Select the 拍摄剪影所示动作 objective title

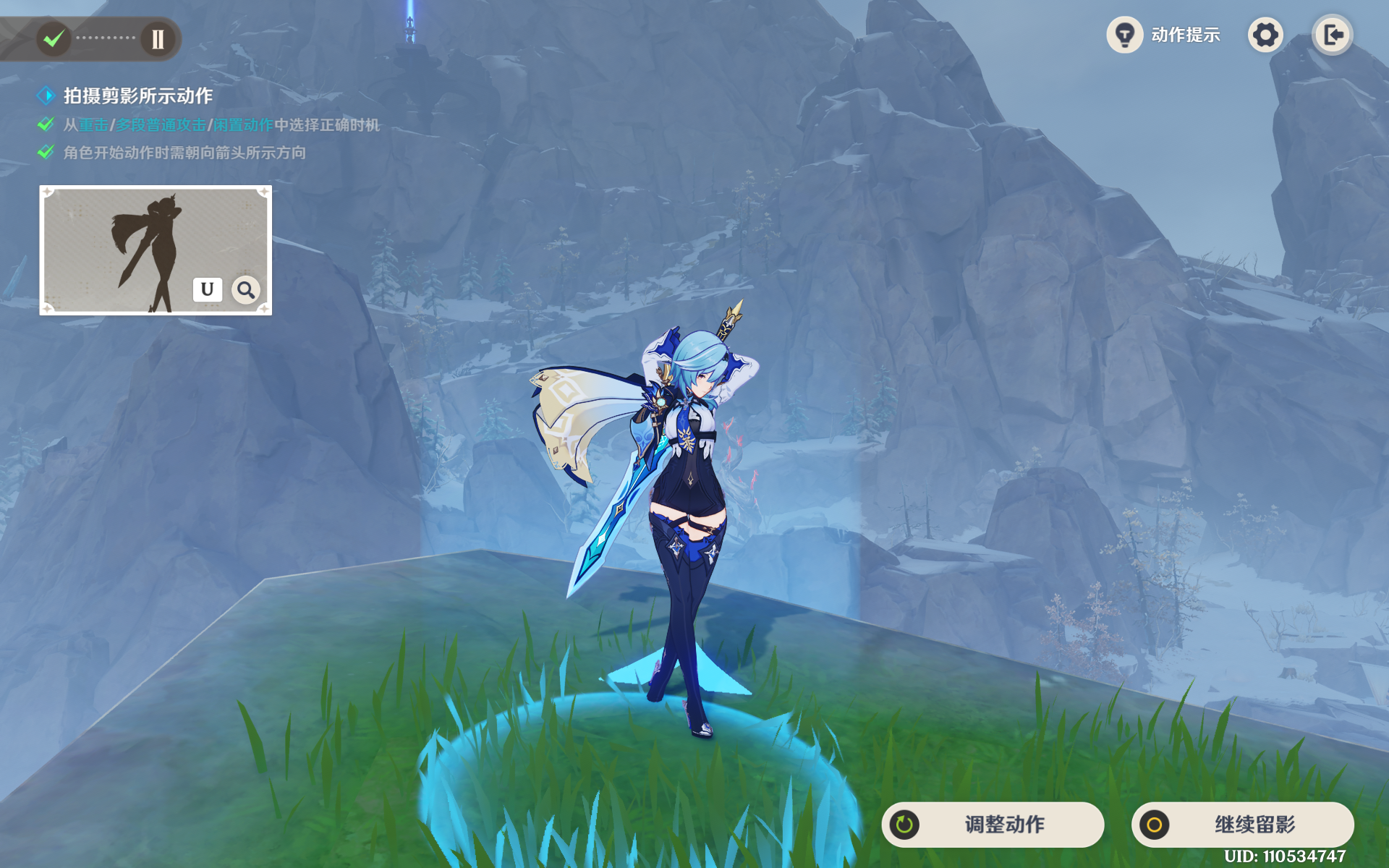click(137, 95)
